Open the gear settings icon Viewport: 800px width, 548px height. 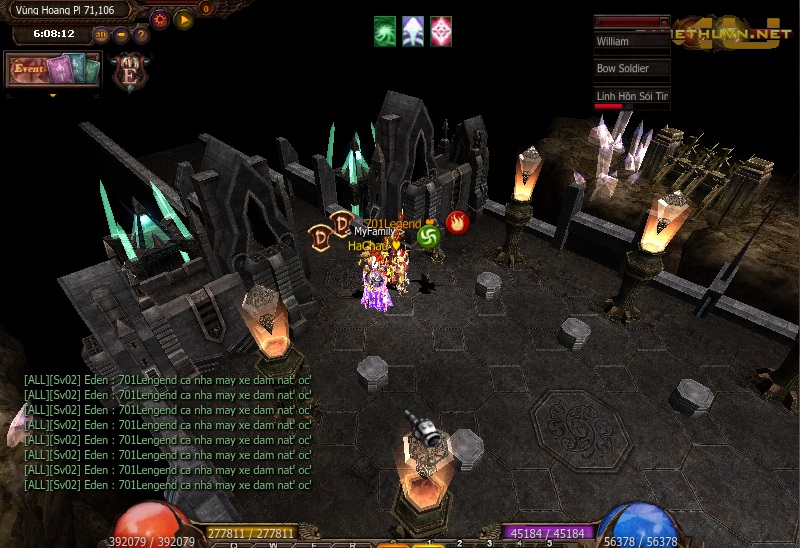click(x=159, y=19)
